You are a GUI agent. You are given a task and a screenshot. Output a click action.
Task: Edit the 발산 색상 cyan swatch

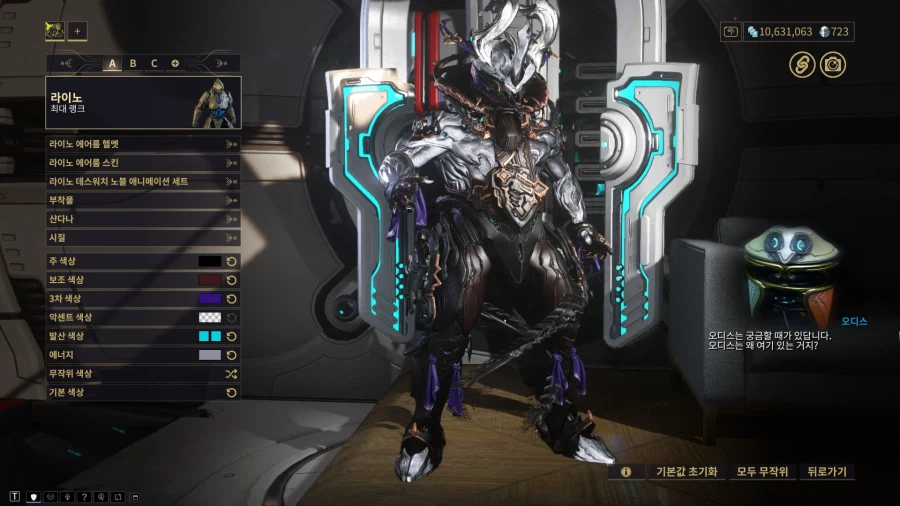click(209, 336)
